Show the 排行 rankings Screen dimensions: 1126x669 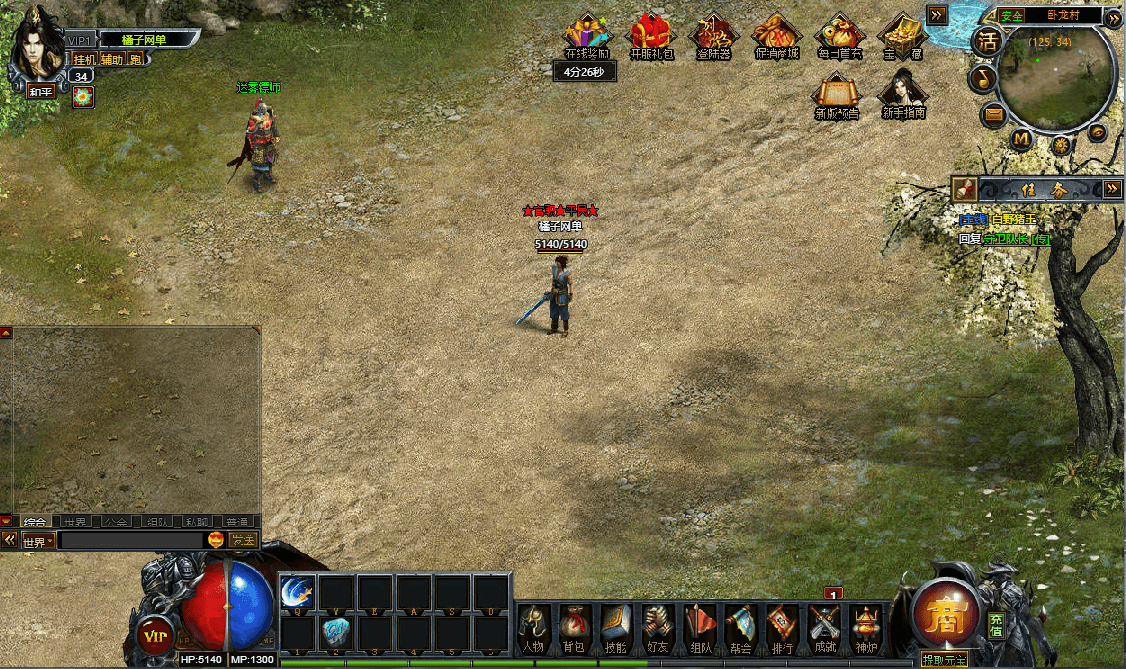pos(782,626)
